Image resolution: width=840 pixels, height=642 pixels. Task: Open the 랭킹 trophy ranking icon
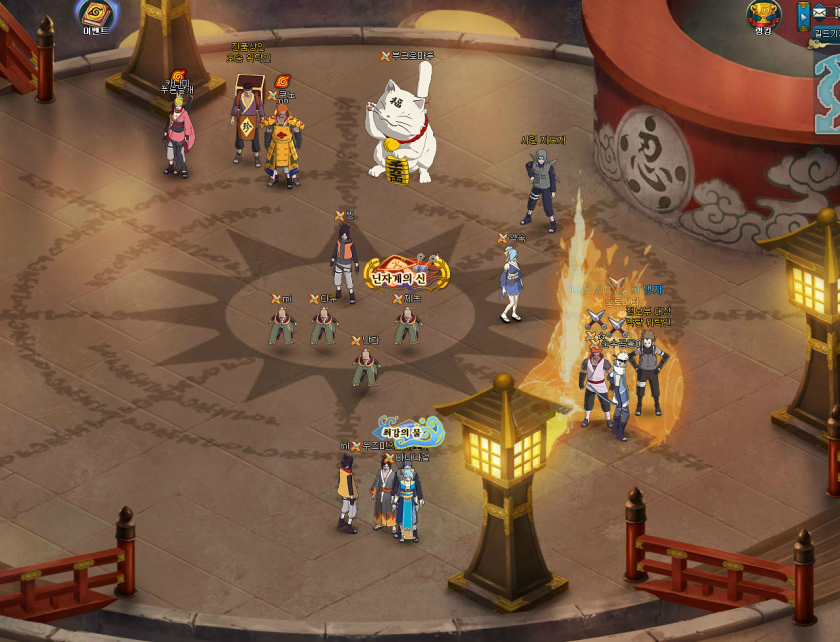(x=763, y=15)
